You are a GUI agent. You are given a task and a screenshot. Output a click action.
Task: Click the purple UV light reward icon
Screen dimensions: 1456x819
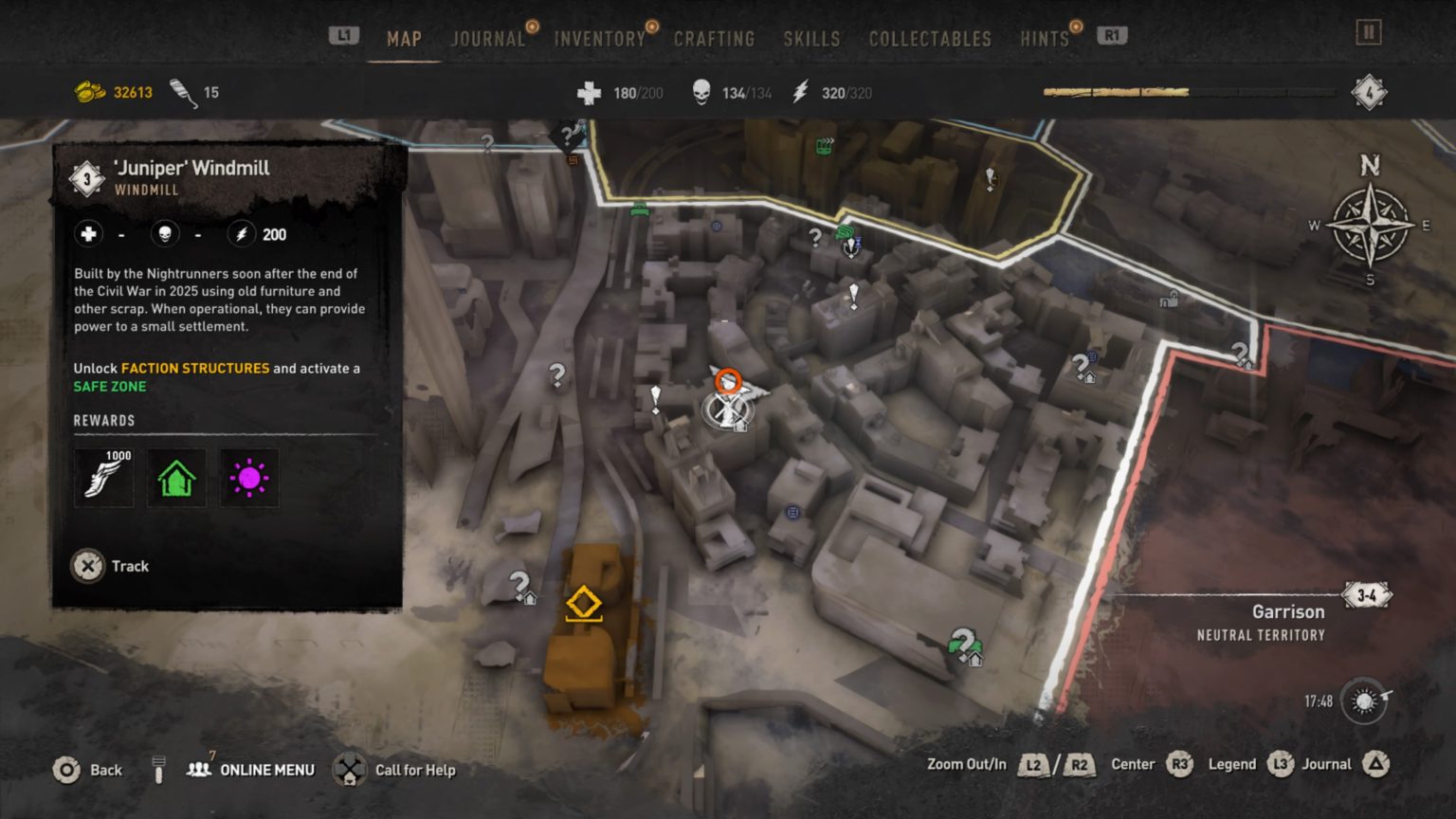click(x=248, y=478)
